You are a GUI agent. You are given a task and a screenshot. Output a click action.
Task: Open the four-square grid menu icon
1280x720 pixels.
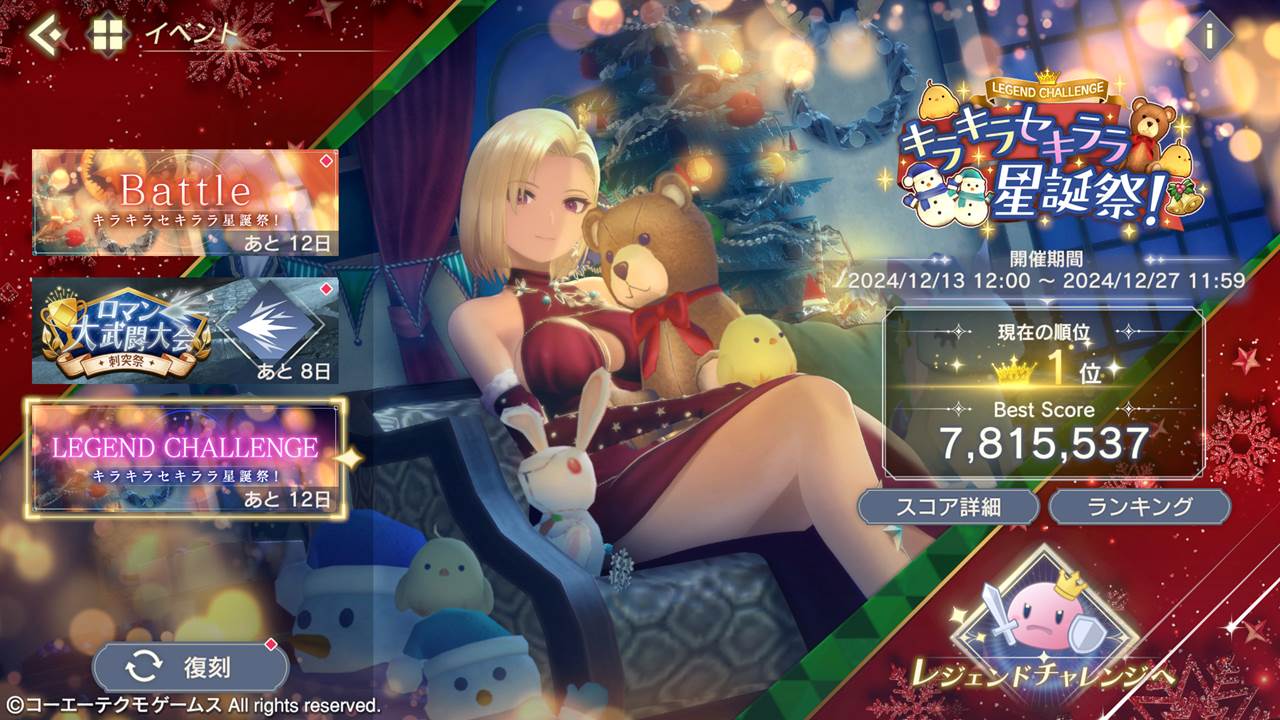[104, 35]
